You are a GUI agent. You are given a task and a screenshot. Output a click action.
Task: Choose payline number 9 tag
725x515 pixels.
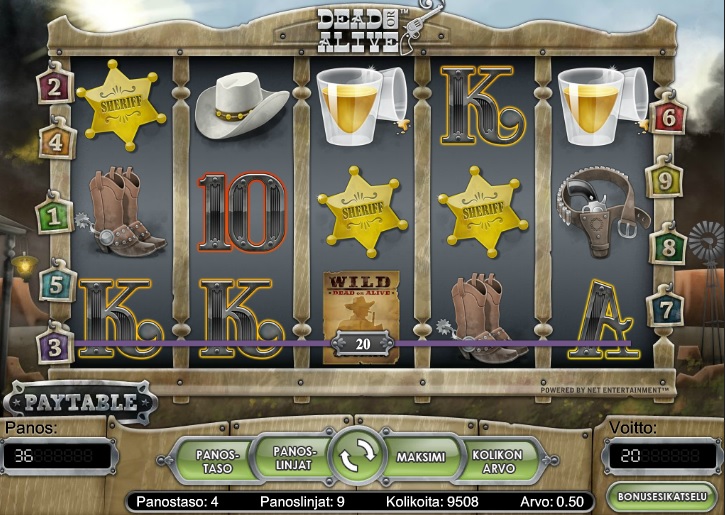pyautogui.click(x=663, y=181)
